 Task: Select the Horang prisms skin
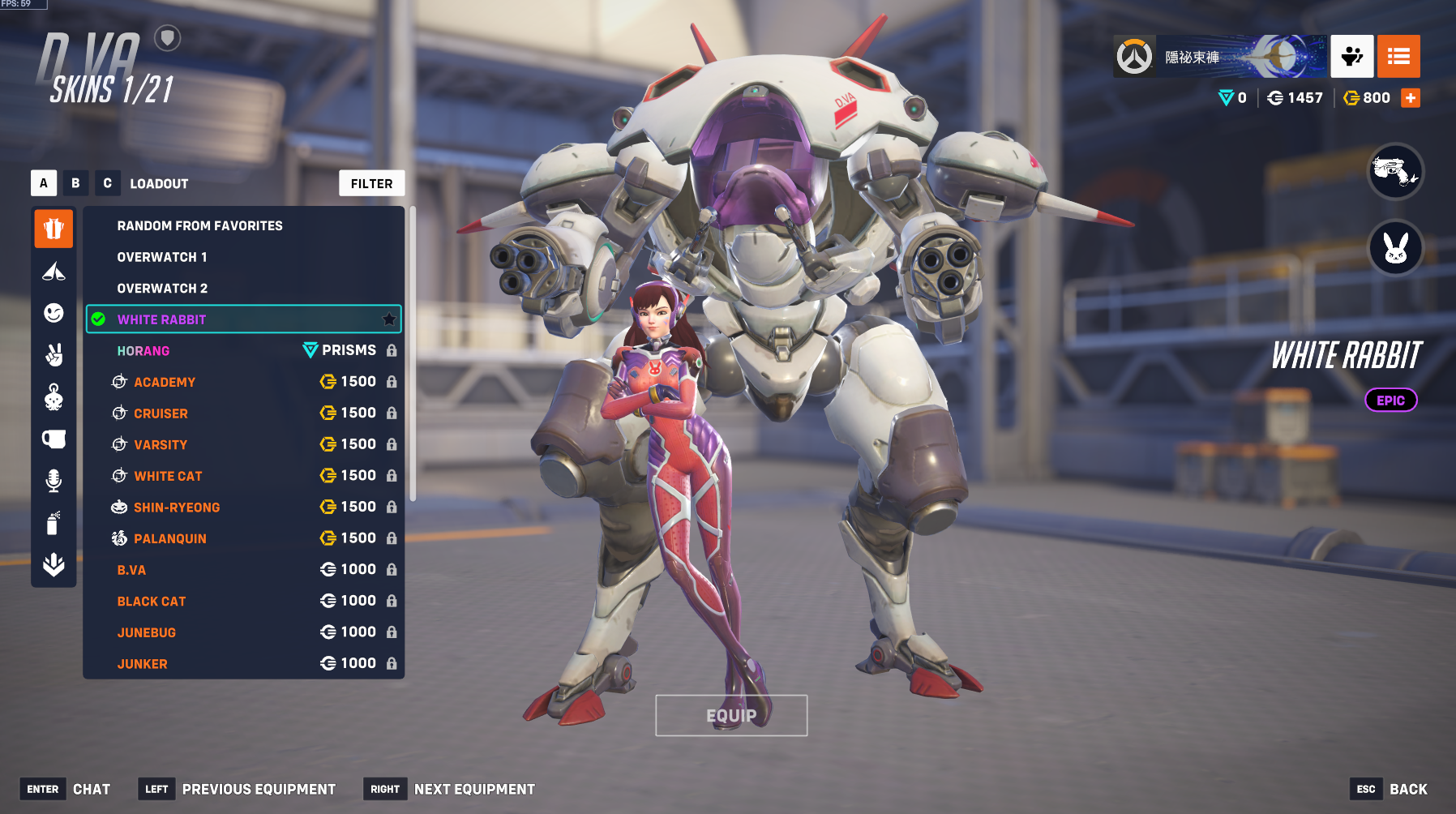pyautogui.click(x=143, y=351)
